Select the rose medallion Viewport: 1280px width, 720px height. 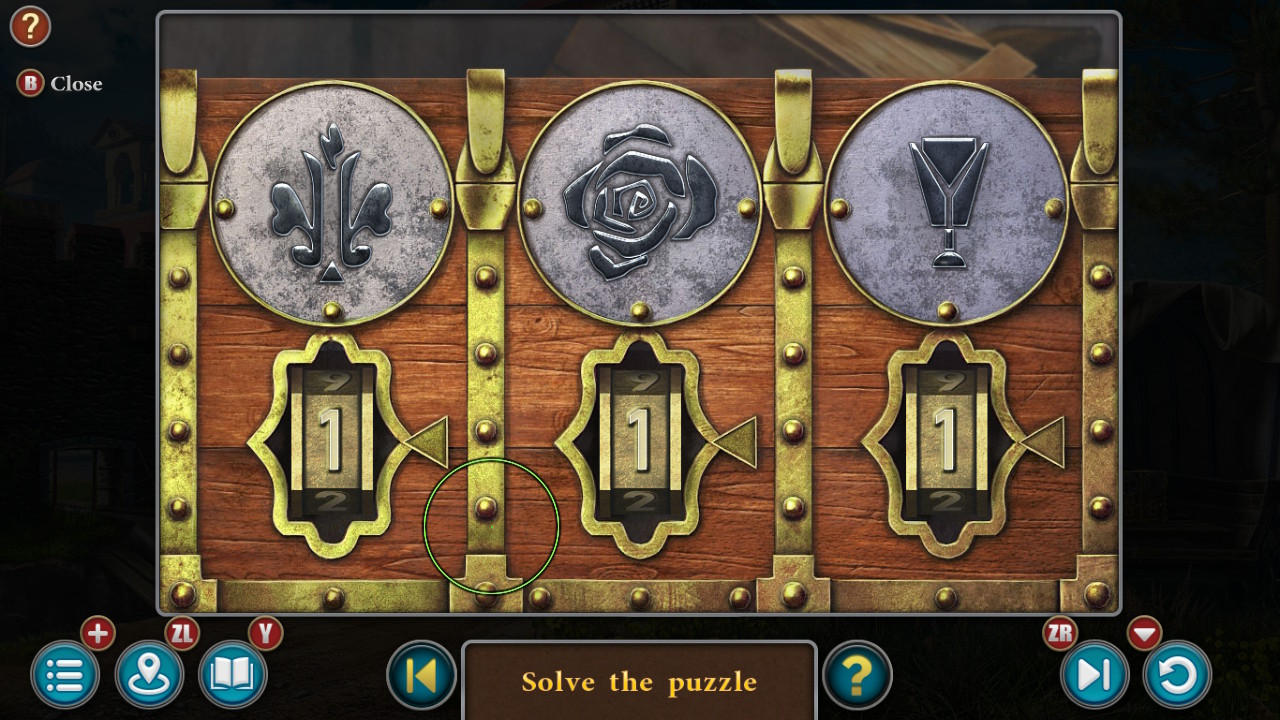[640, 200]
